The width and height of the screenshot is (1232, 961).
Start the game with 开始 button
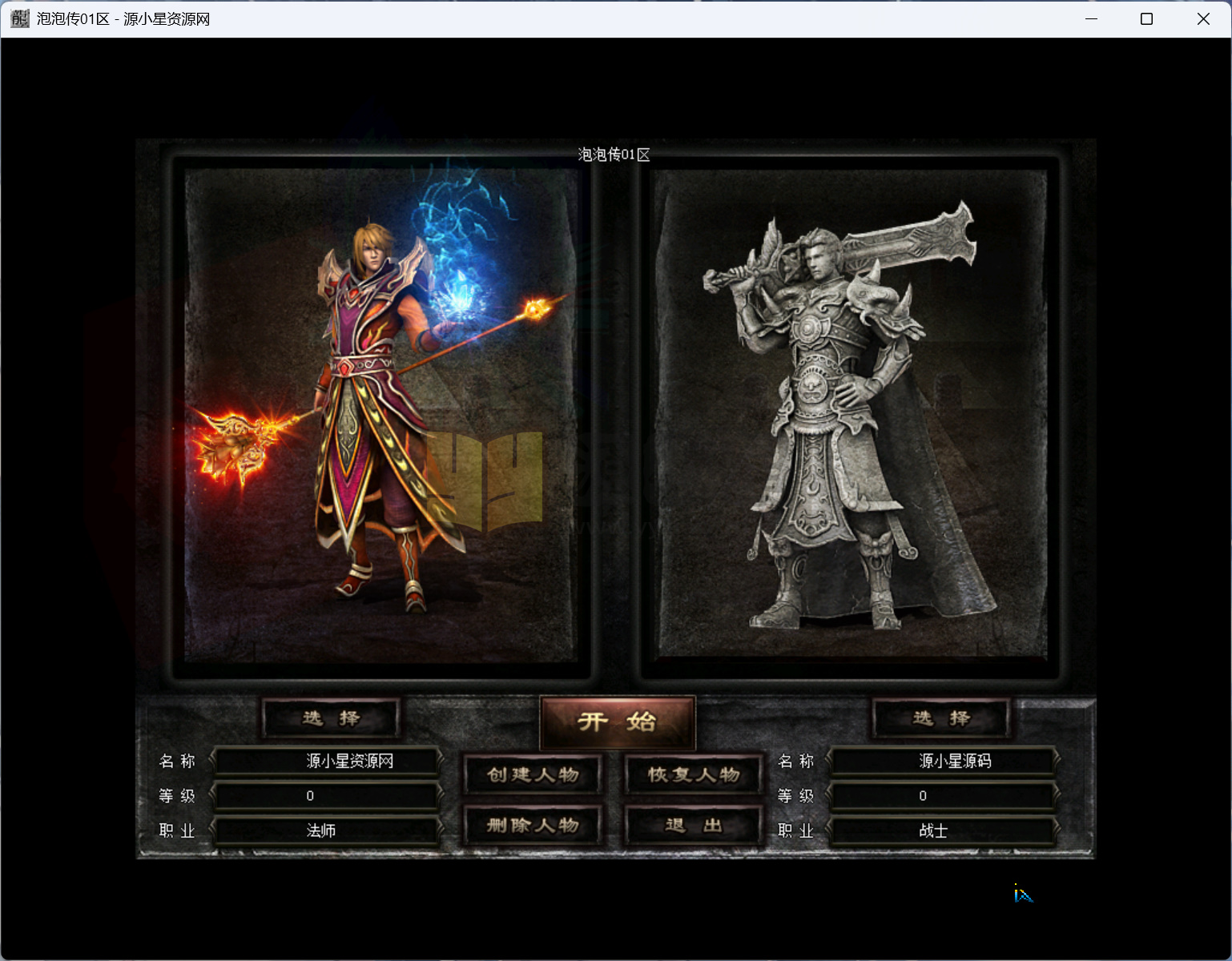(x=617, y=722)
